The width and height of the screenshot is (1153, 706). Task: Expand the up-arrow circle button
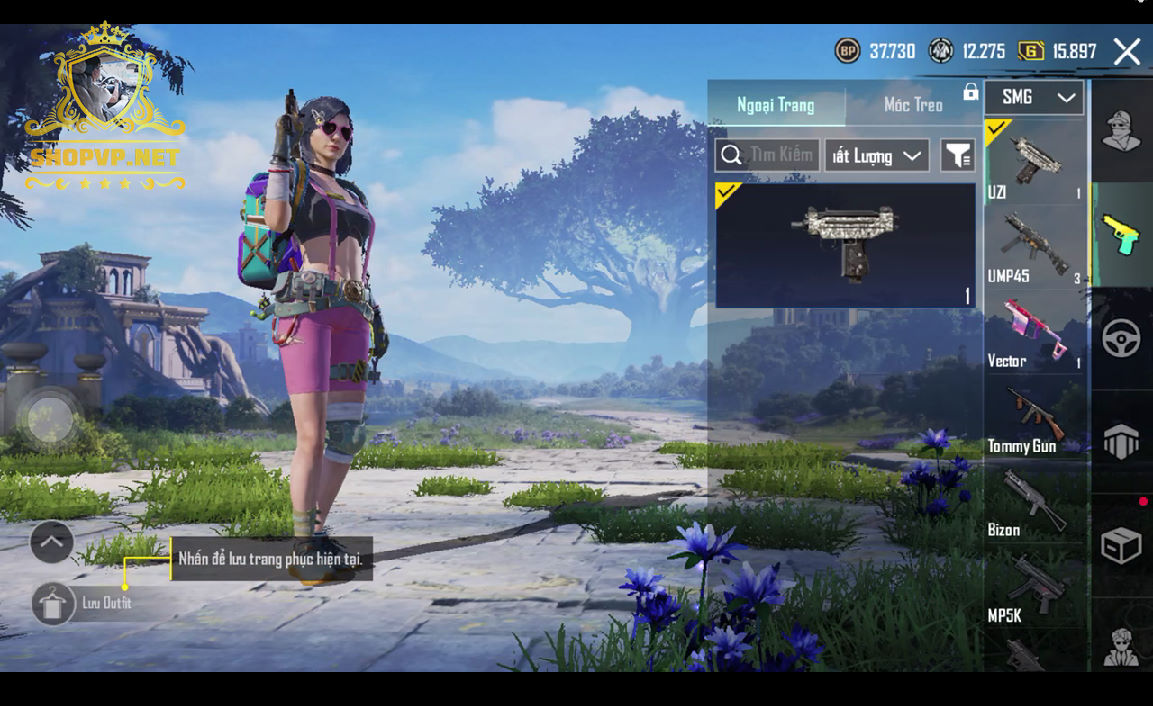click(x=52, y=542)
